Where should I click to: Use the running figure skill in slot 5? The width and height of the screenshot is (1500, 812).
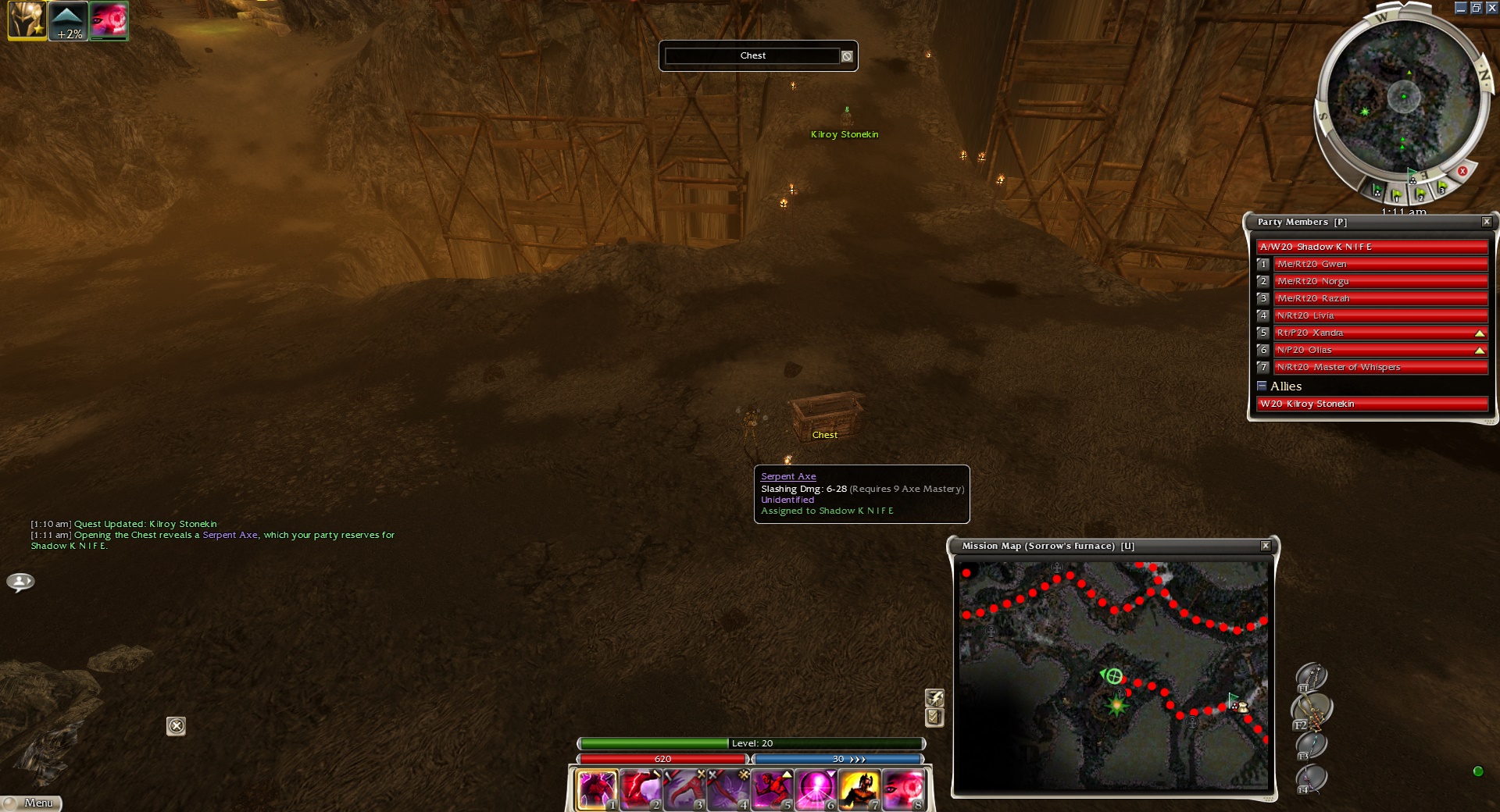click(x=772, y=789)
